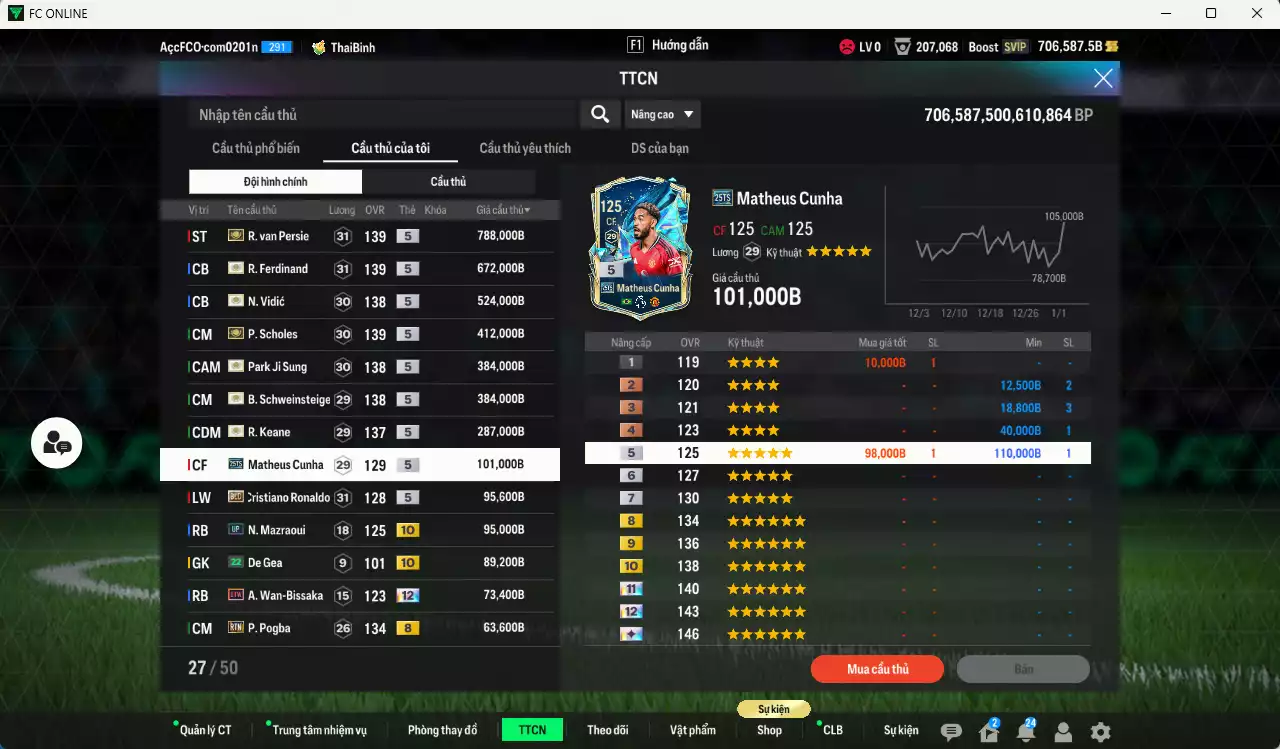The image size is (1280, 749).
Task: Open the settings gear icon
Action: point(1100,731)
